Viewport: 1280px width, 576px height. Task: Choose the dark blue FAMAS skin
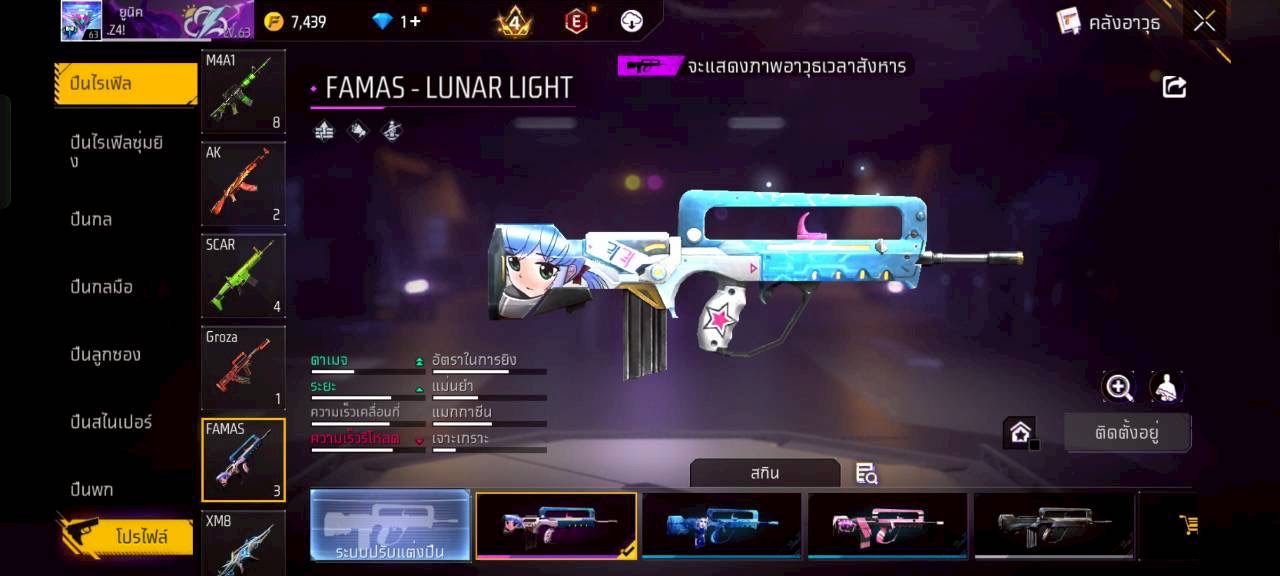click(721, 525)
